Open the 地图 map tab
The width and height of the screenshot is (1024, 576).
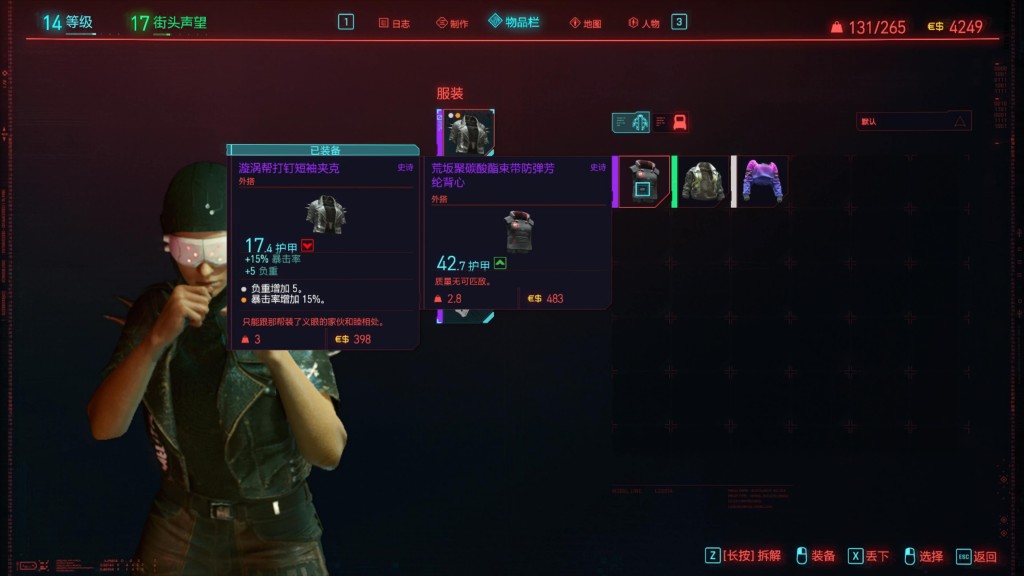pyautogui.click(x=585, y=23)
